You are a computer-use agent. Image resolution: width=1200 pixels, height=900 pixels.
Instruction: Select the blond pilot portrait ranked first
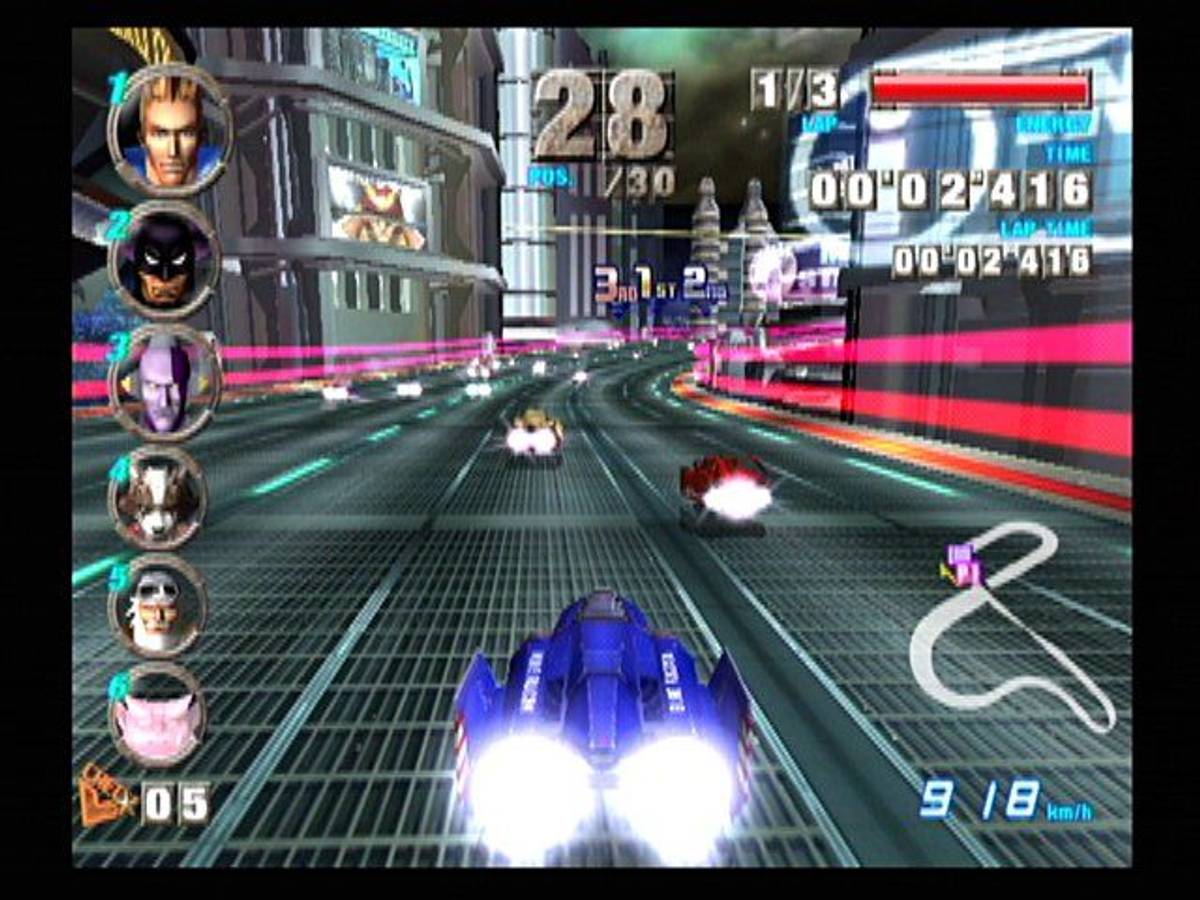(x=170, y=130)
